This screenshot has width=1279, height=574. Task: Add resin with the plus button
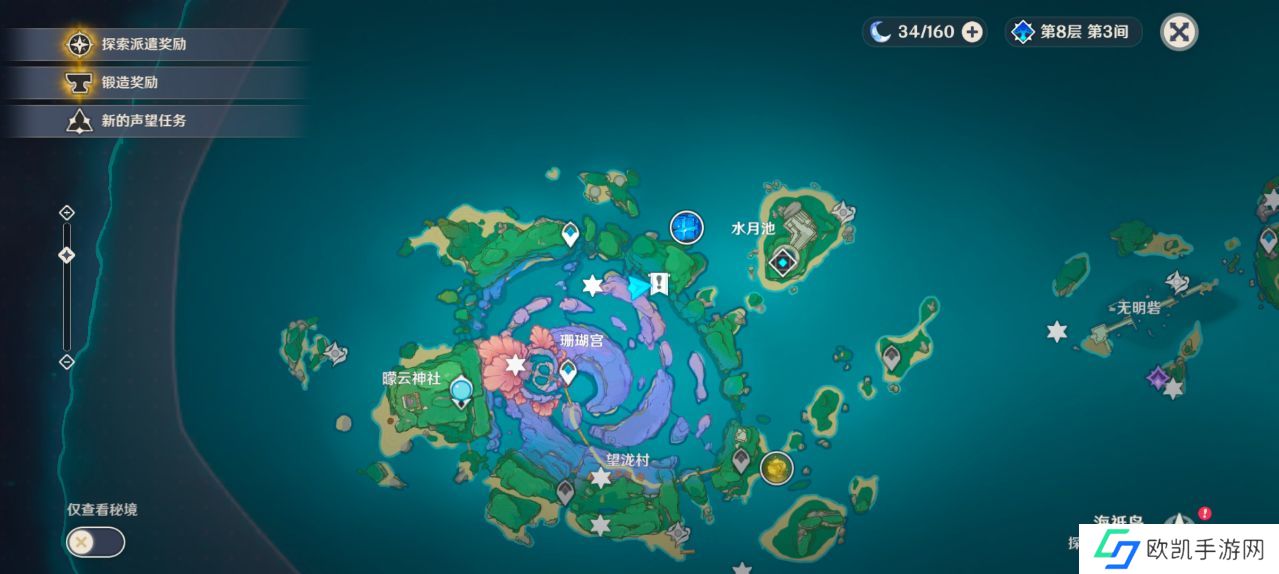tap(971, 32)
